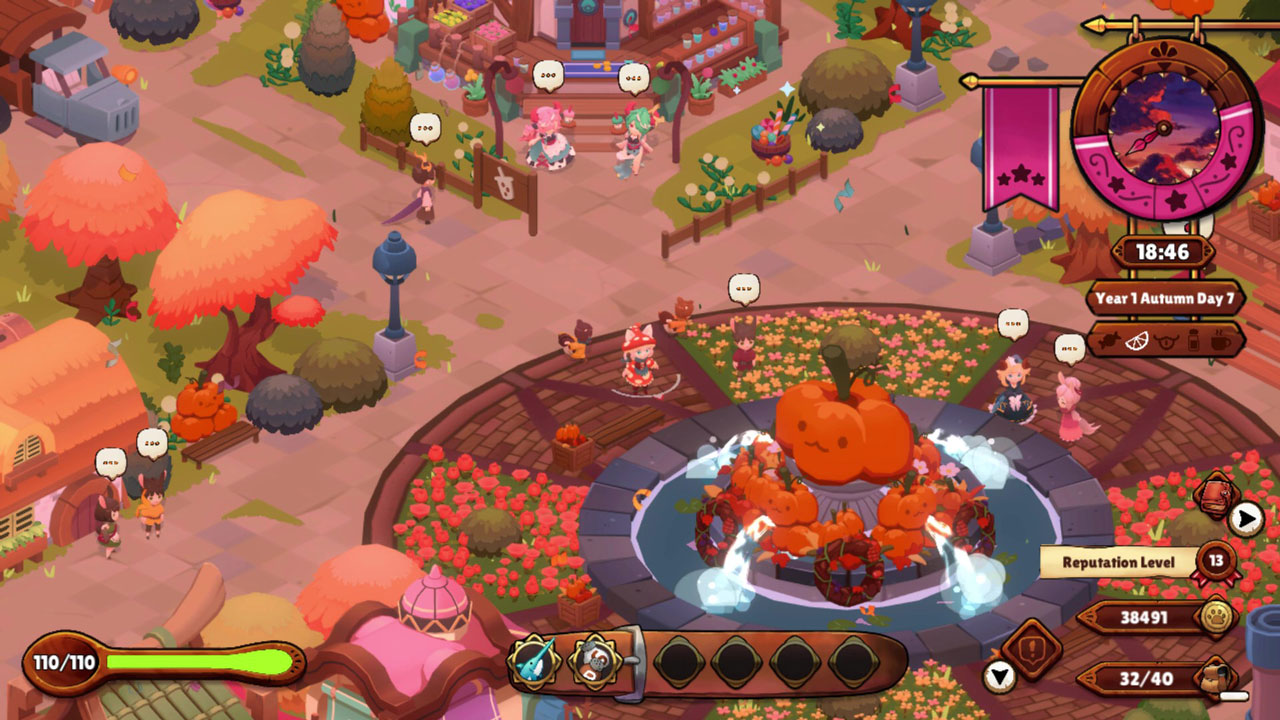The width and height of the screenshot is (1280, 720).
Task: Select the swordfish item in the first hotbar slot
Action: coord(535,660)
